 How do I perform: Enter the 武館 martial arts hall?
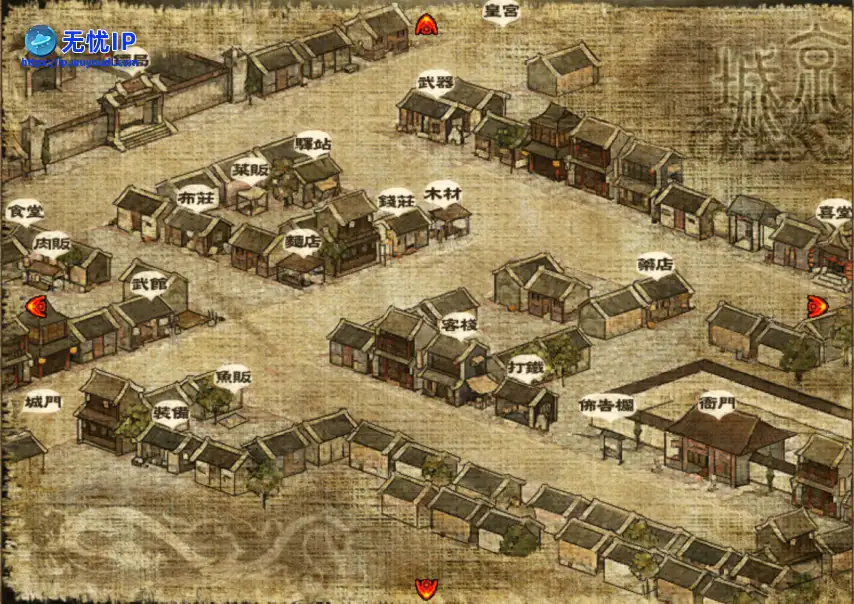(150, 284)
